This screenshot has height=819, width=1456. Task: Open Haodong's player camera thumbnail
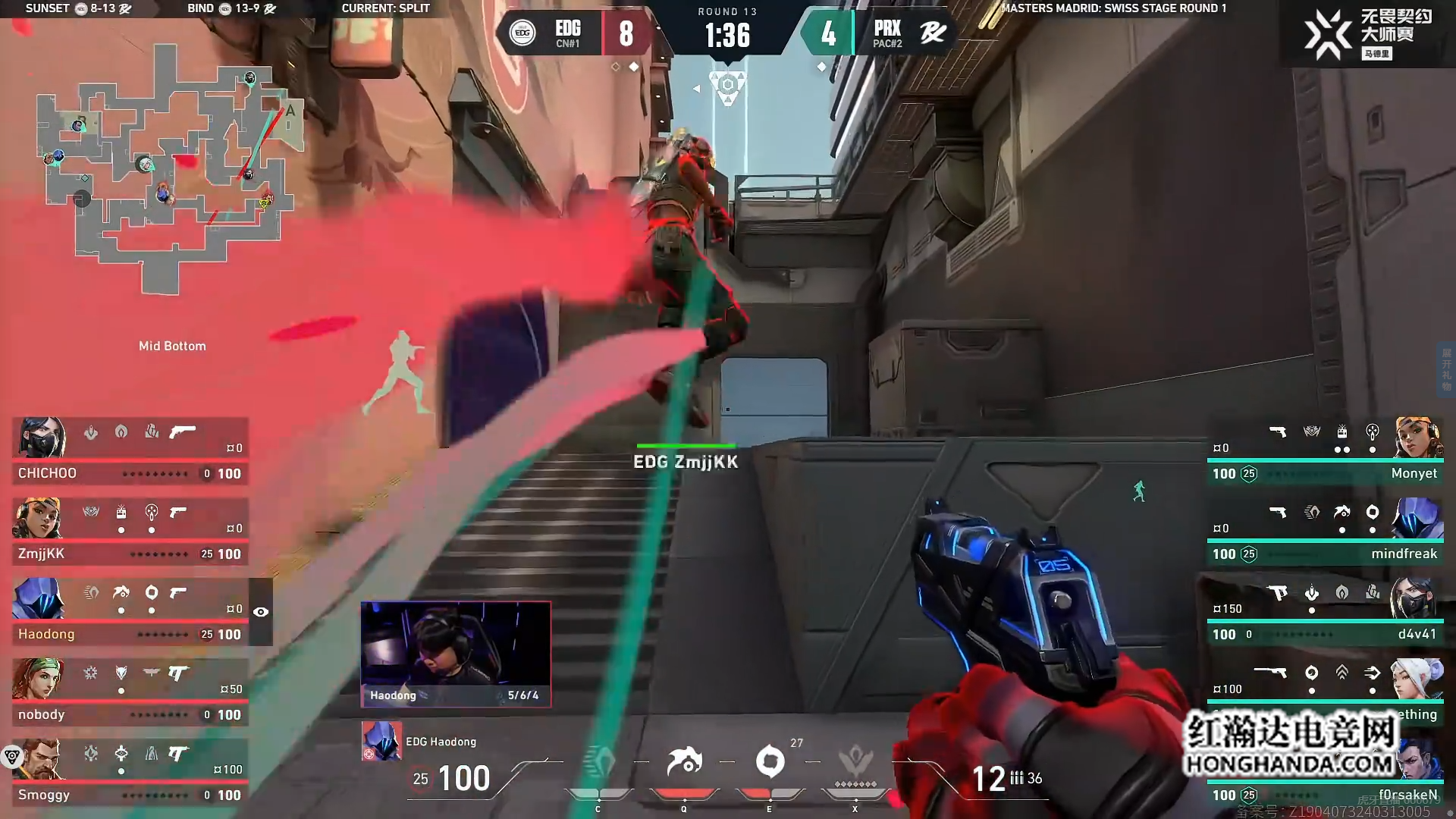[456, 654]
